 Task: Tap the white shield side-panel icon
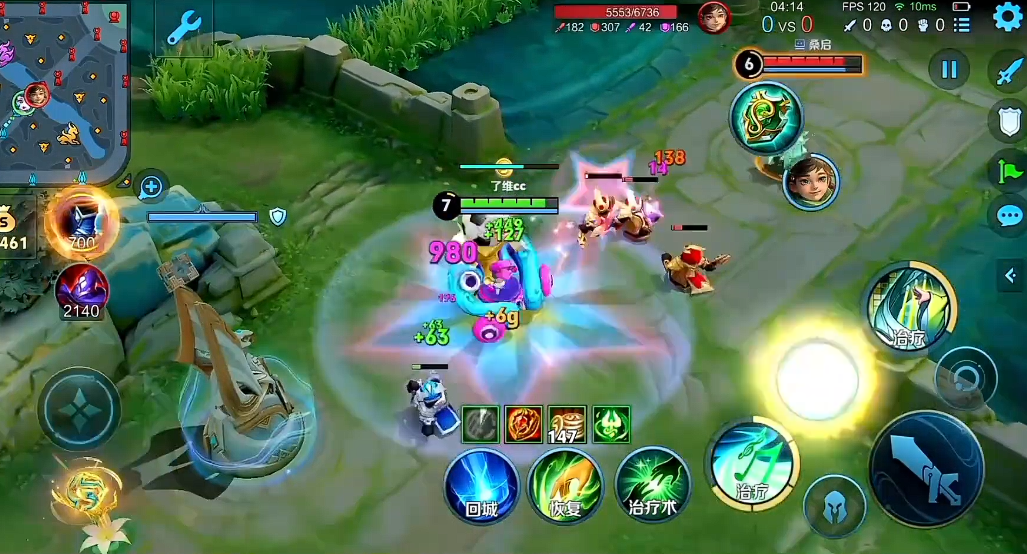pos(1008,121)
